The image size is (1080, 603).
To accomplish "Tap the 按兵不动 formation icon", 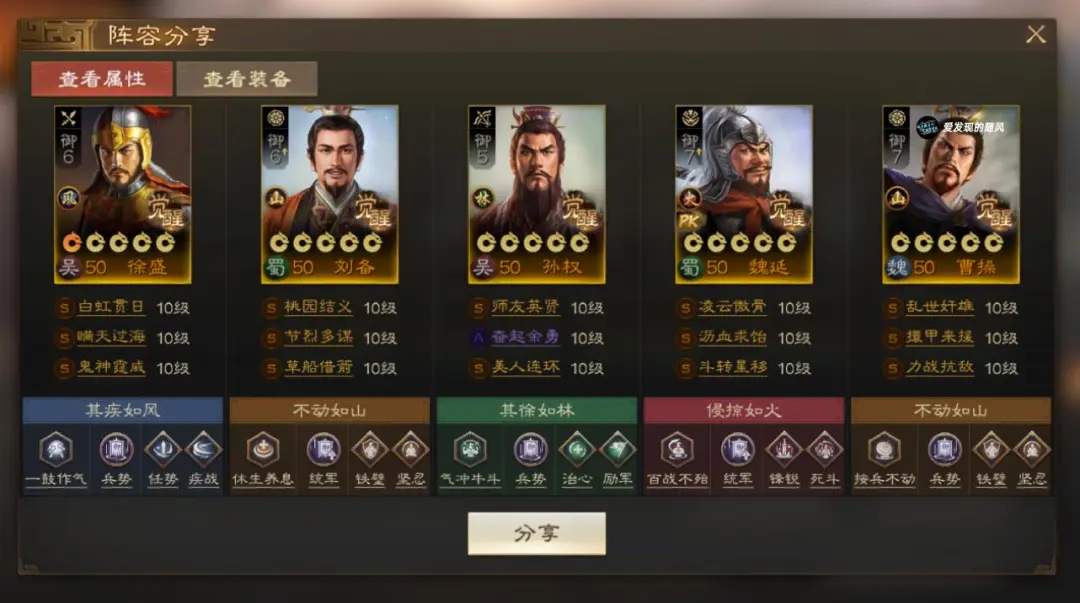I will [x=884, y=450].
